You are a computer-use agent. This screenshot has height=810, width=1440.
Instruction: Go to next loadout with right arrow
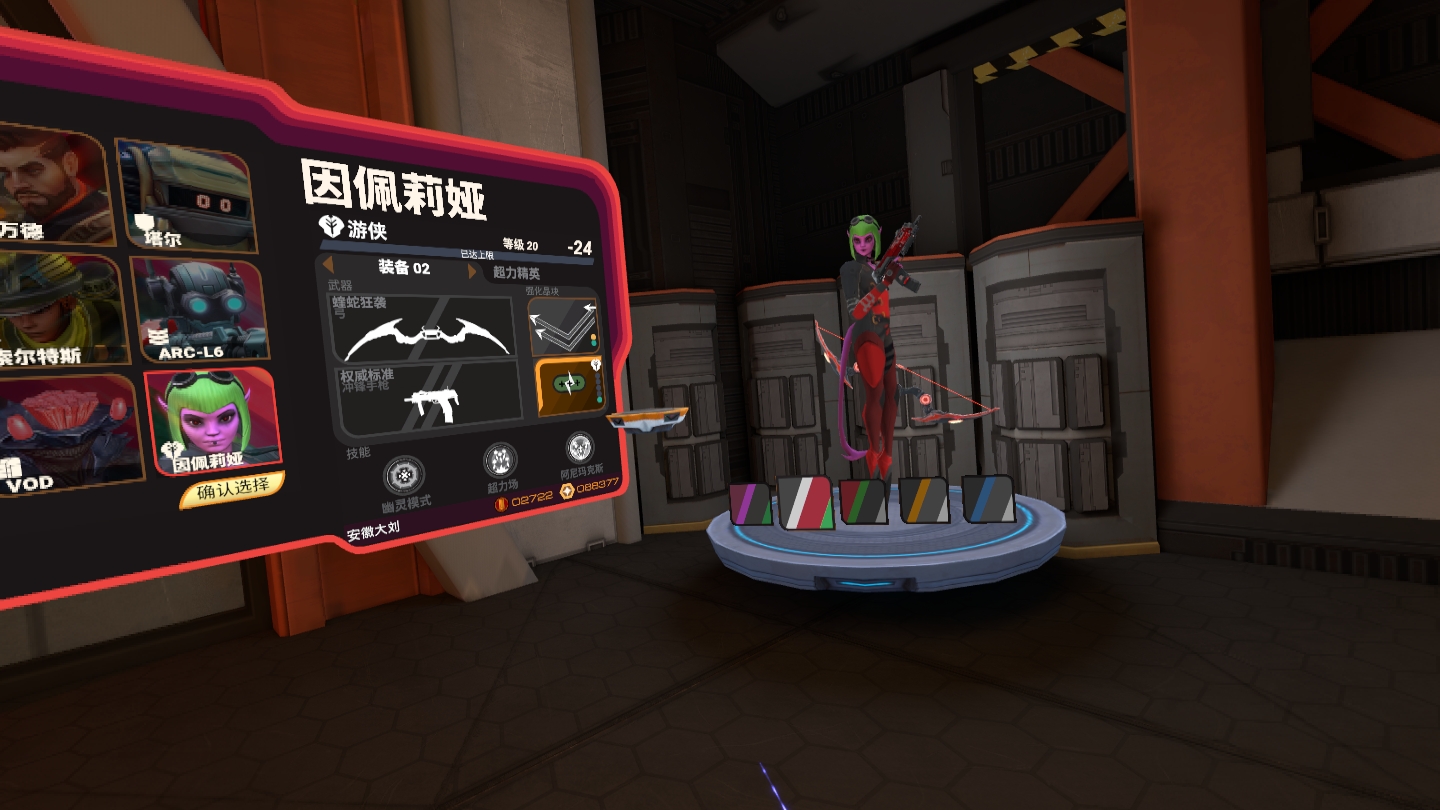[x=473, y=272]
